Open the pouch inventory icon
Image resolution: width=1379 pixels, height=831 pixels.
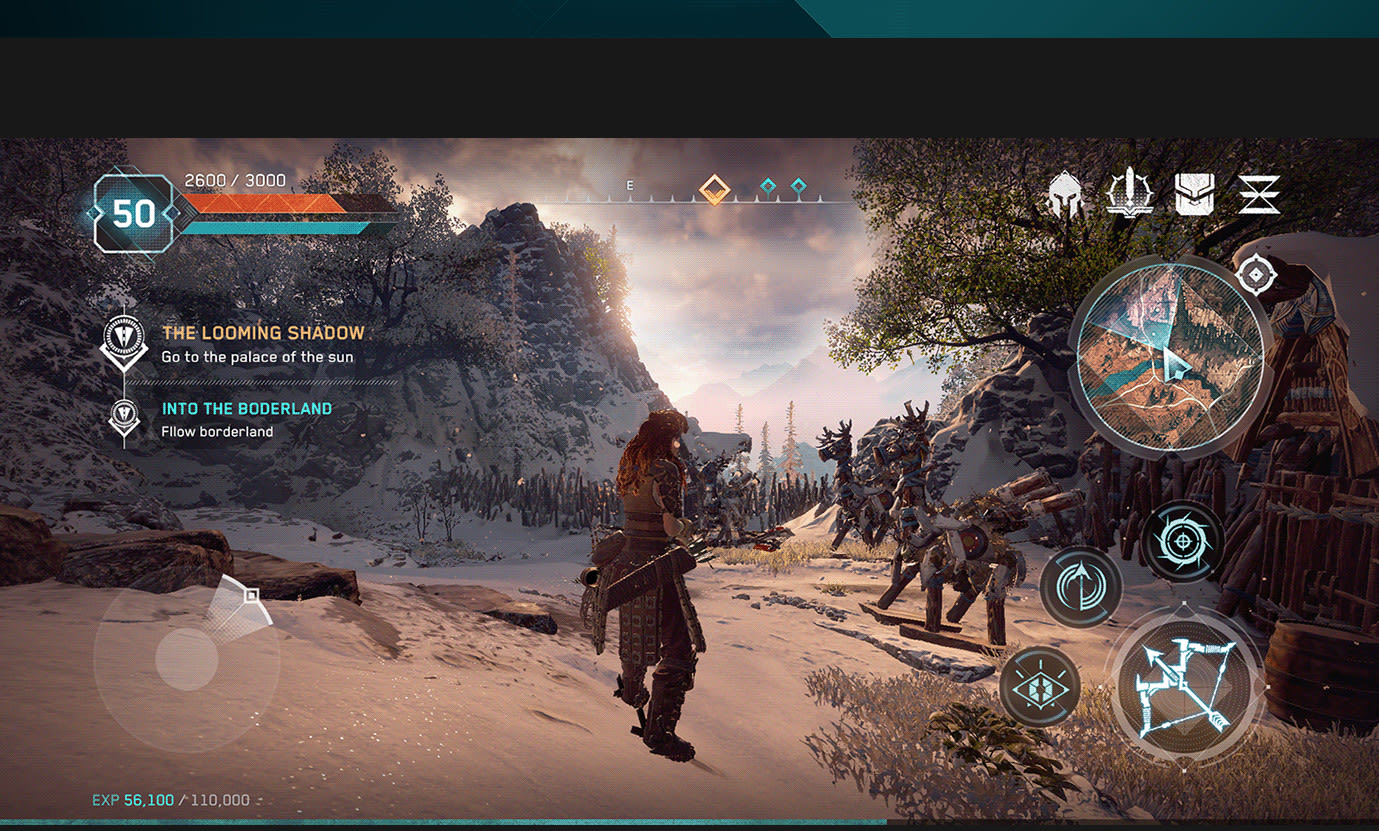(x=1194, y=194)
